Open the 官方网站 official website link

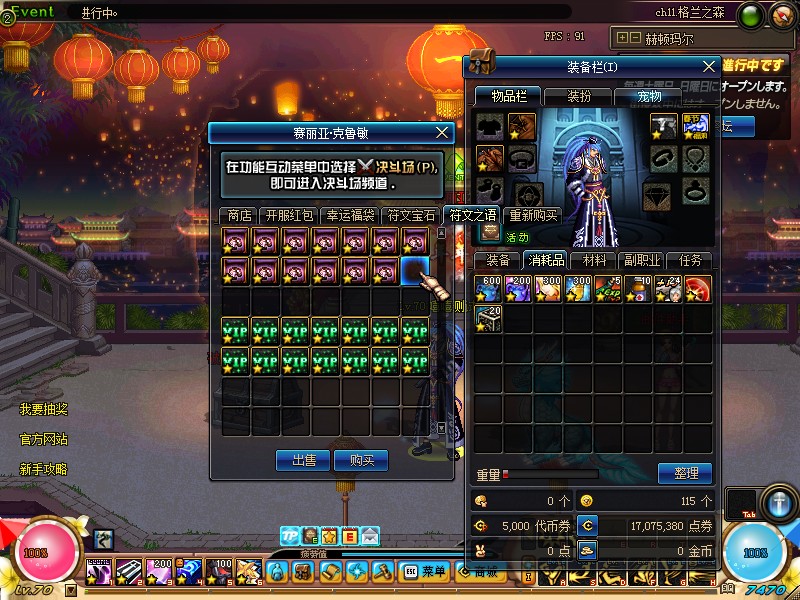click(44, 439)
